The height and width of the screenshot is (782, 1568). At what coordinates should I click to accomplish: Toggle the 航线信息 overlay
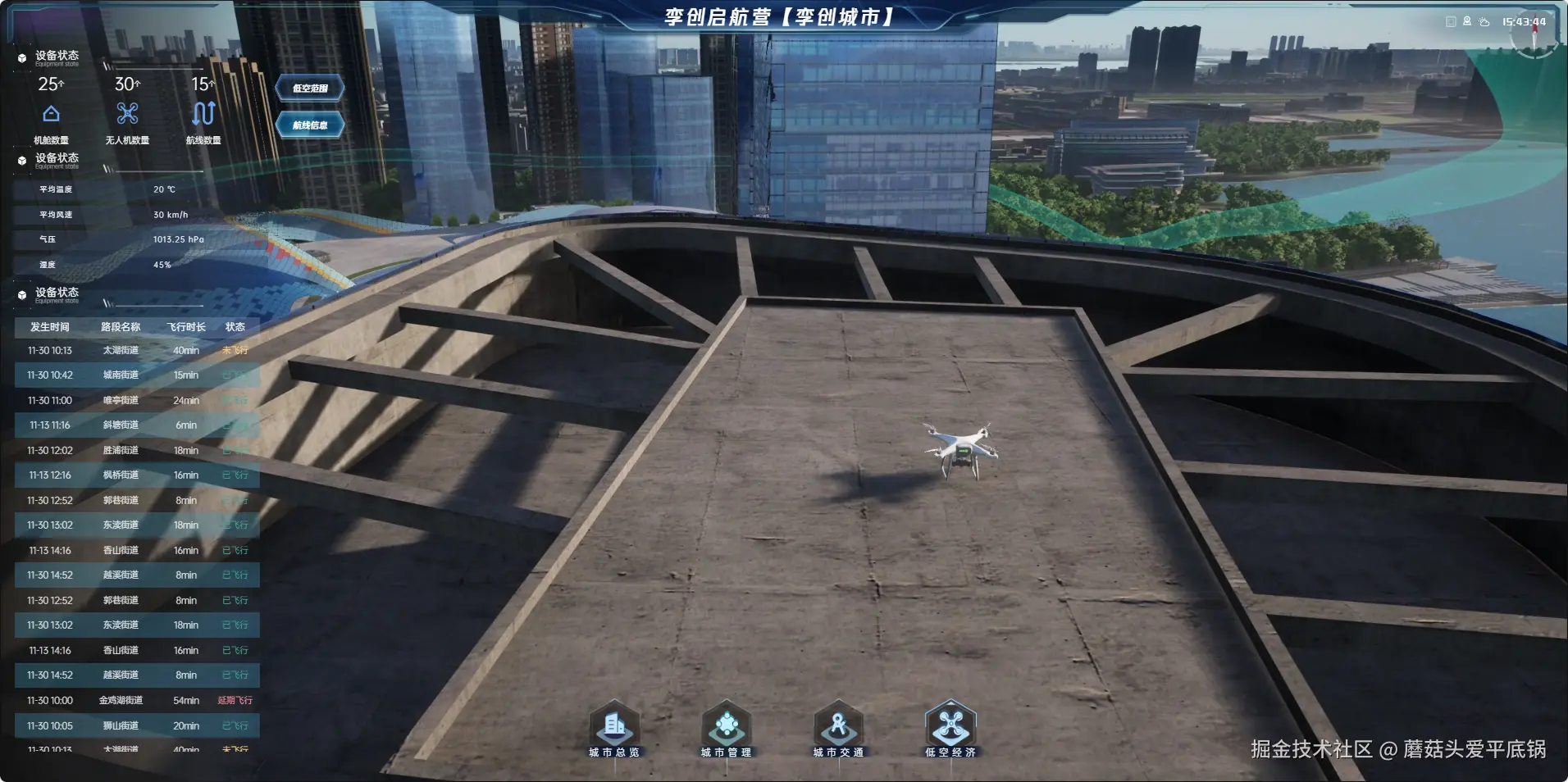click(311, 125)
